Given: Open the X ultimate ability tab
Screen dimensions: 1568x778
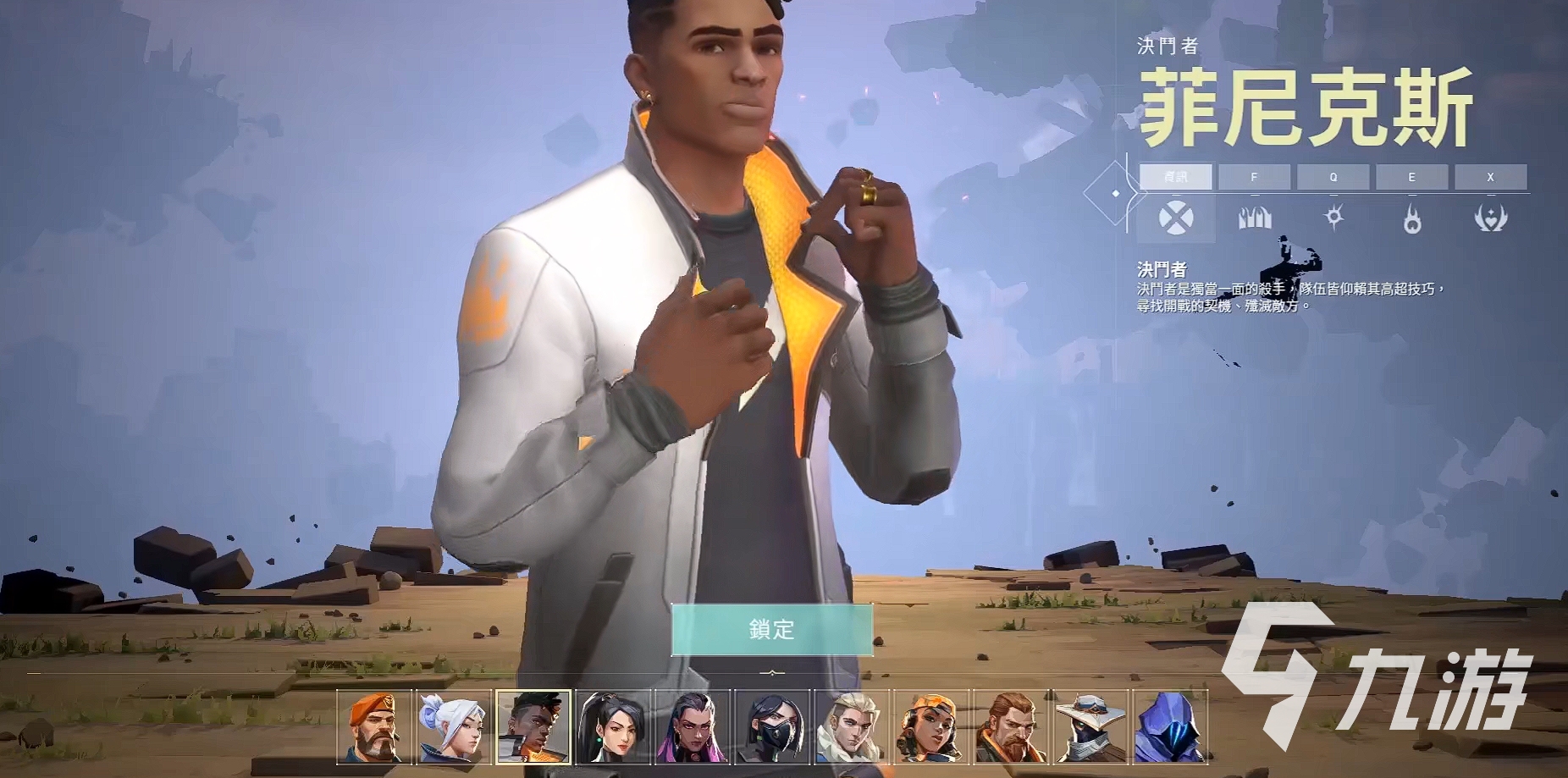Looking at the screenshot, I should click(x=1491, y=177).
